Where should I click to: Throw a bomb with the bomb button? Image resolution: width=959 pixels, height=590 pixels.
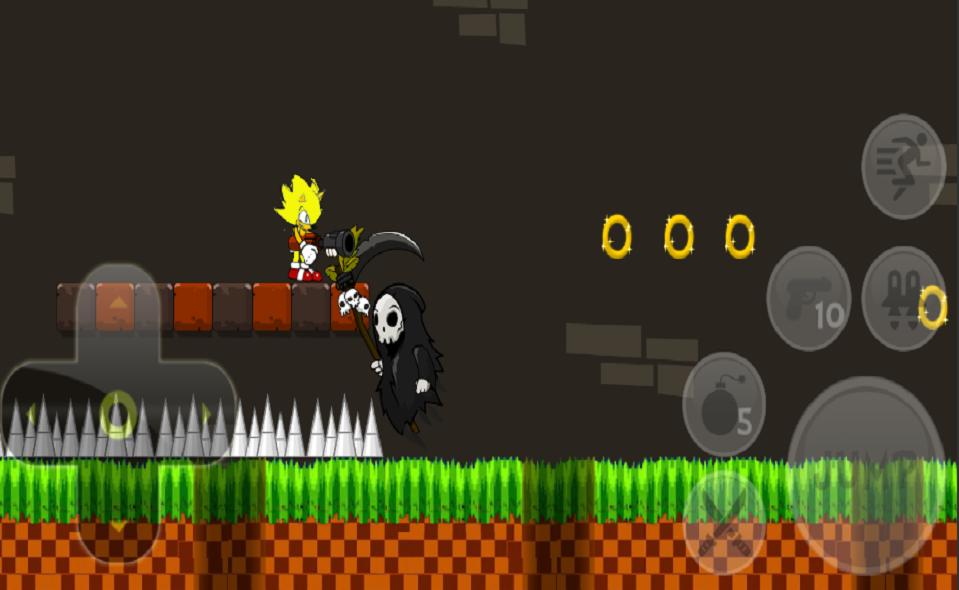(x=724, y=404)
